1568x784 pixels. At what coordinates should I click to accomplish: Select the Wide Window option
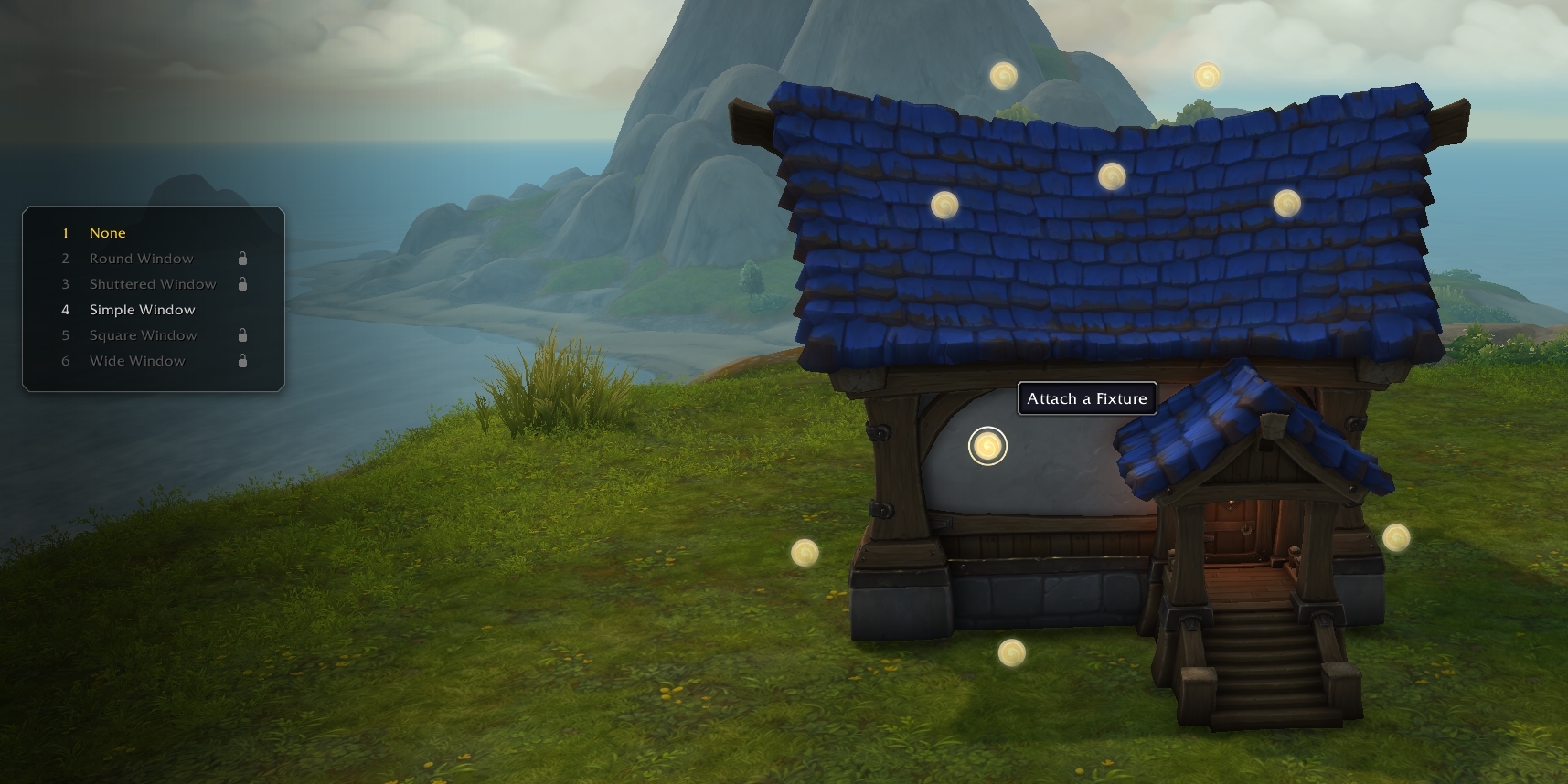coord(137,361)
